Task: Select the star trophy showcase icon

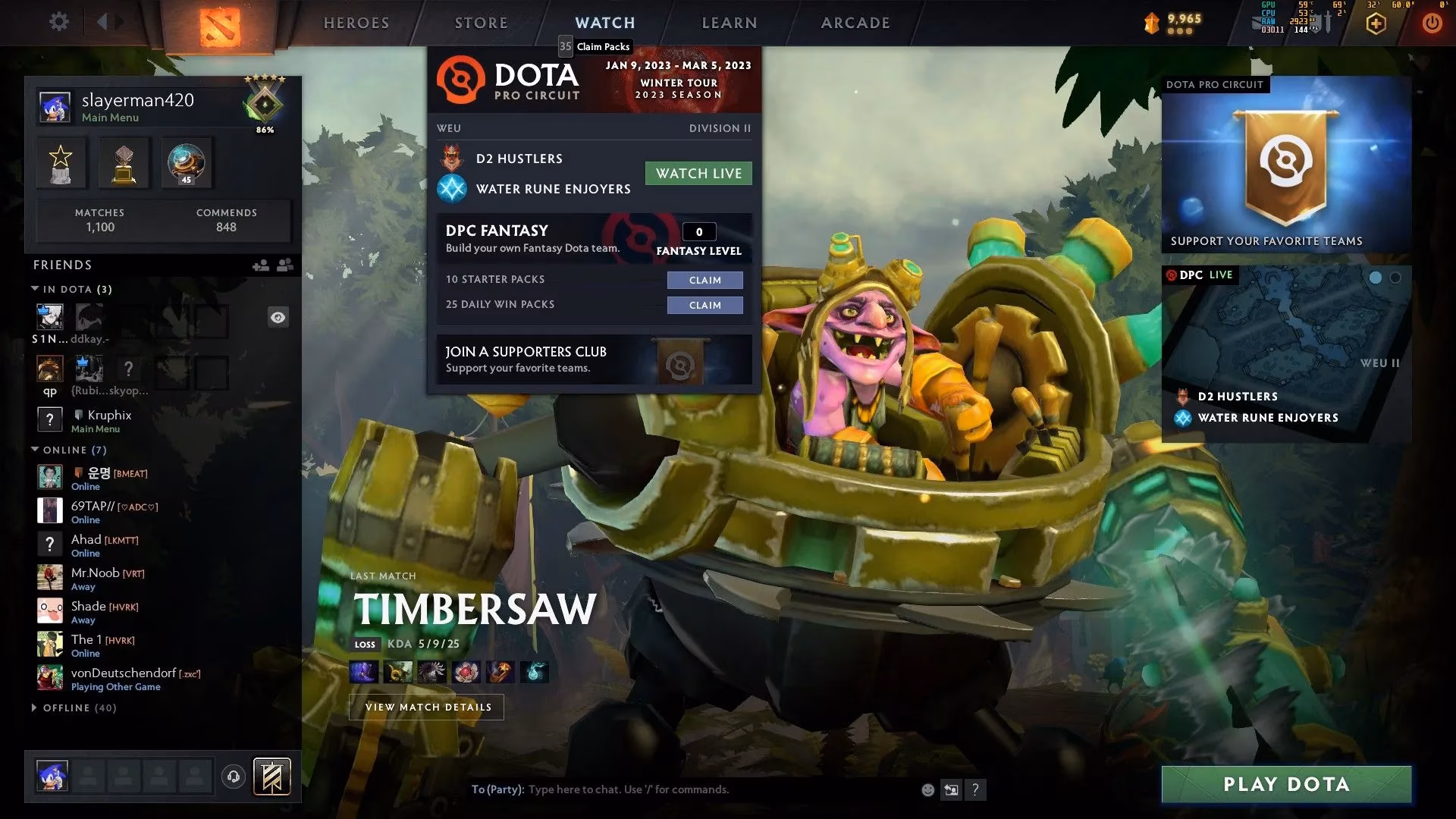Action: 60,162
